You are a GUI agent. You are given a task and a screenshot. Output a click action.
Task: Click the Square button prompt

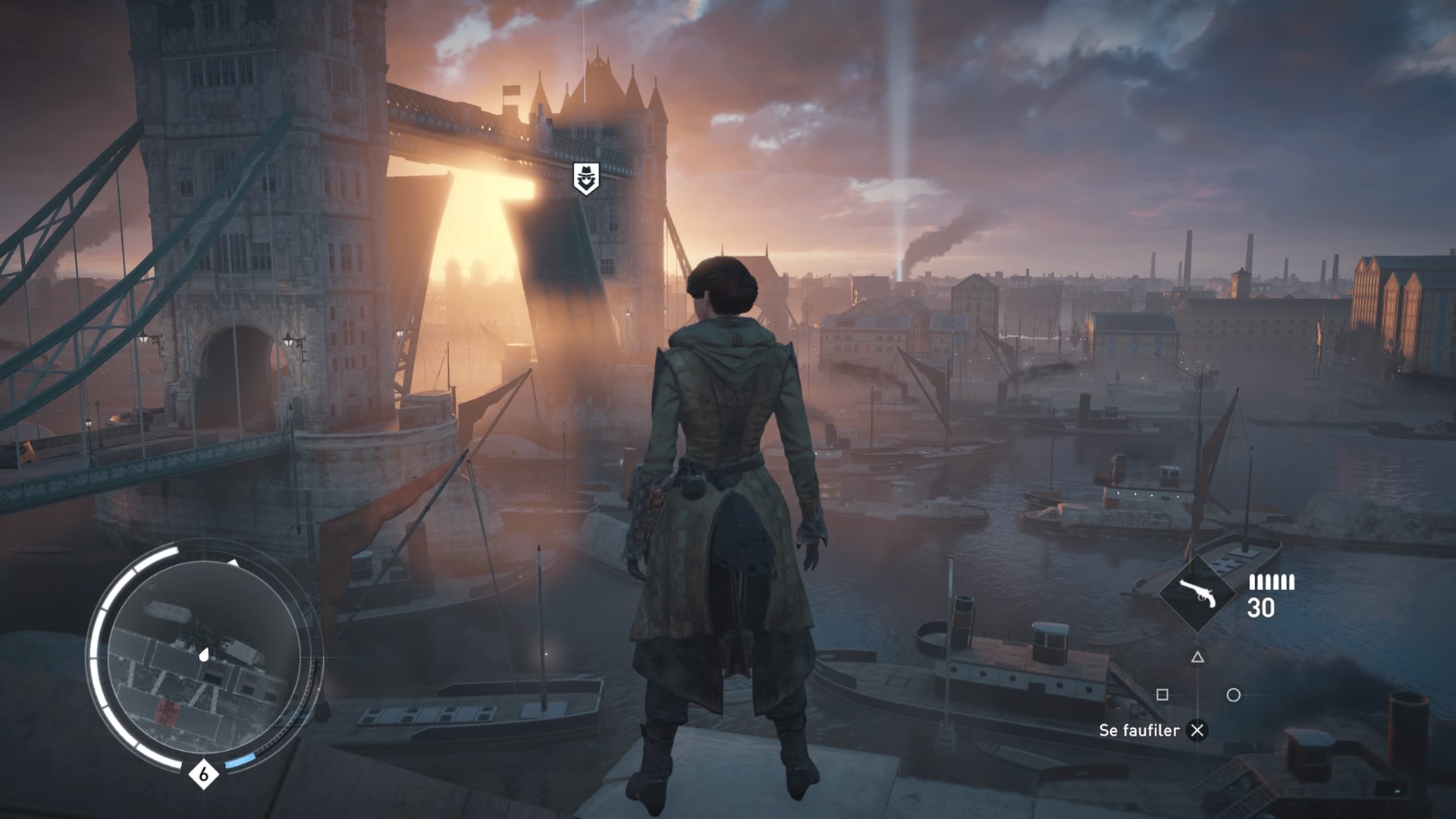click(1163, 695)
